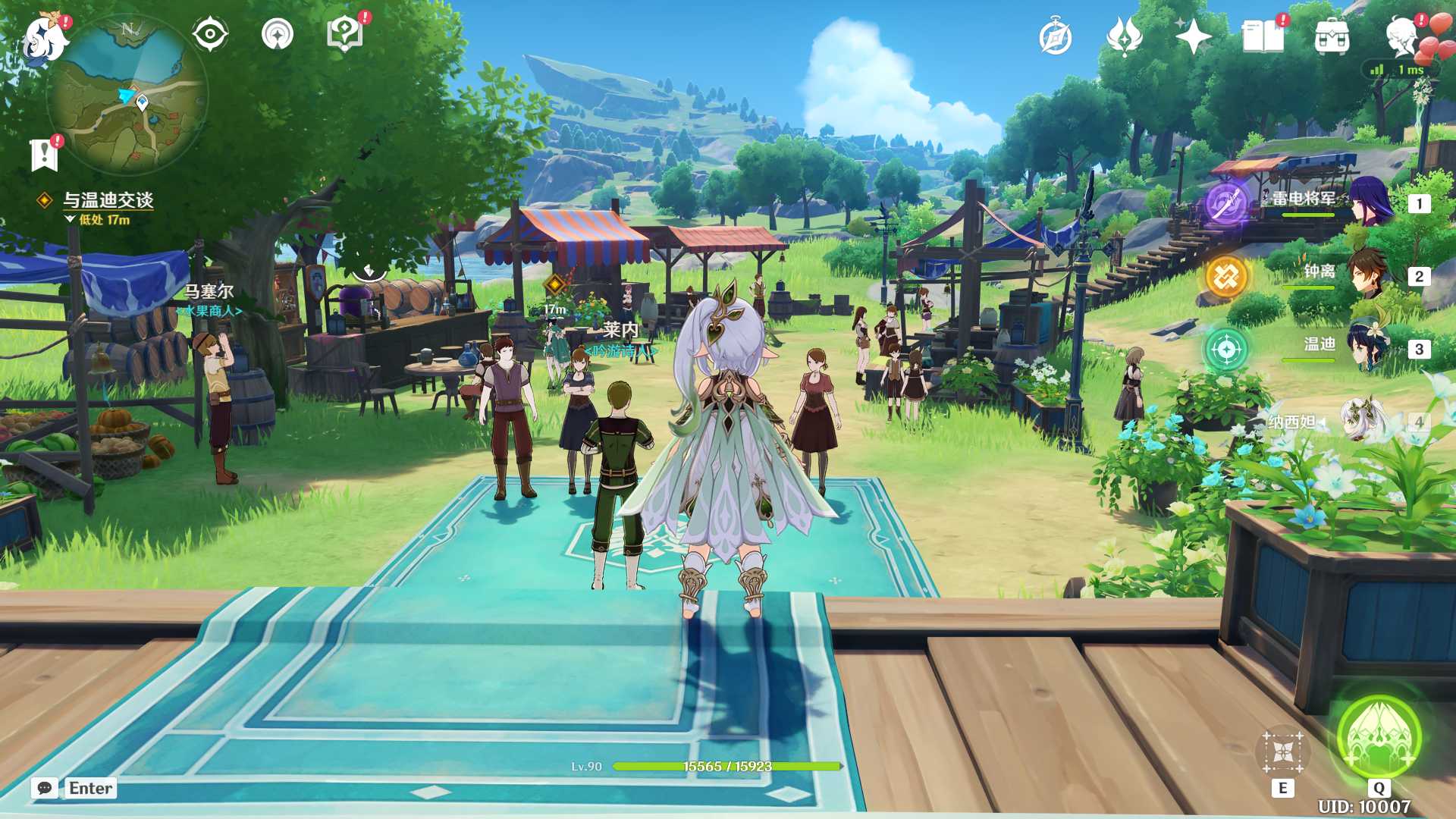Activate 温迪's teal anemo burst icon
The width and height of the screenshot is (1456, 819).
tap(1226, 350)
